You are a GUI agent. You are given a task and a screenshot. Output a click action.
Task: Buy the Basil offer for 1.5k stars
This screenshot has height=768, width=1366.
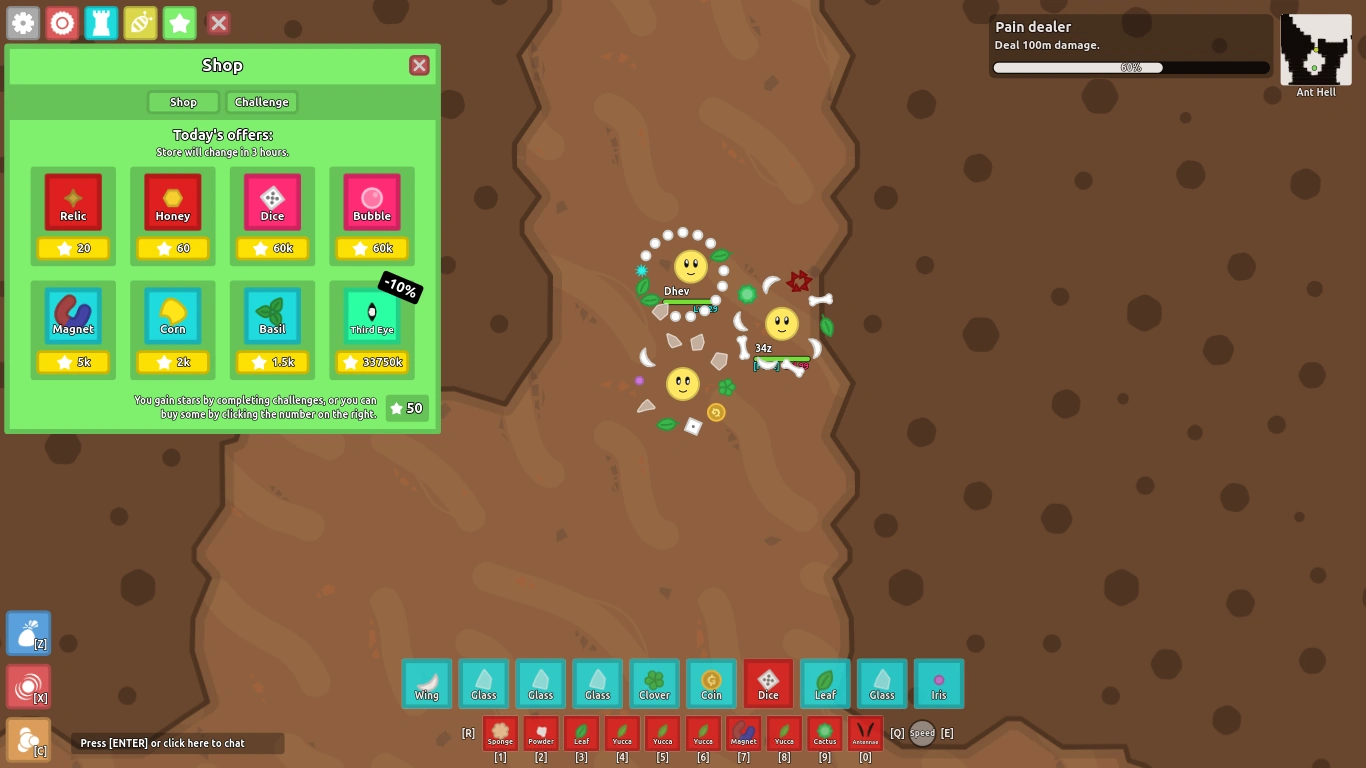coord(272,330)
